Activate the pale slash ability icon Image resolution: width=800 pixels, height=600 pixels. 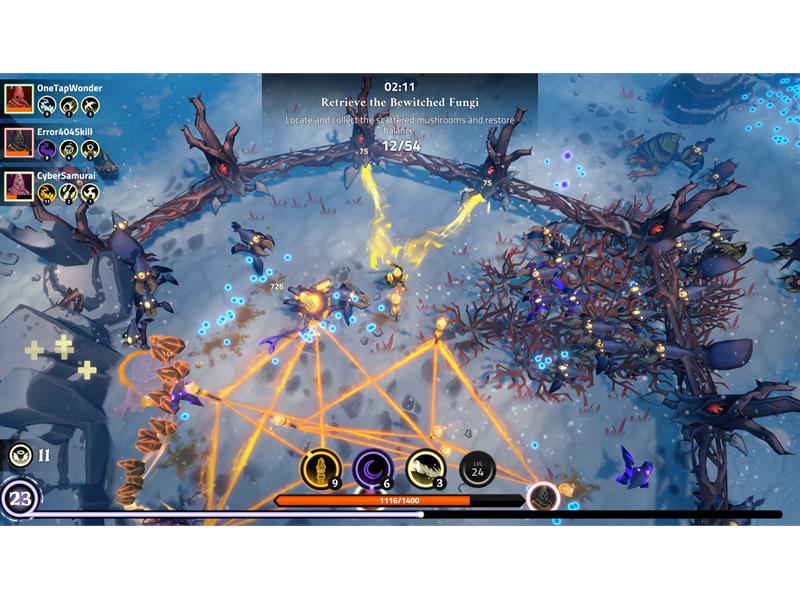click(x=425, y=469)
